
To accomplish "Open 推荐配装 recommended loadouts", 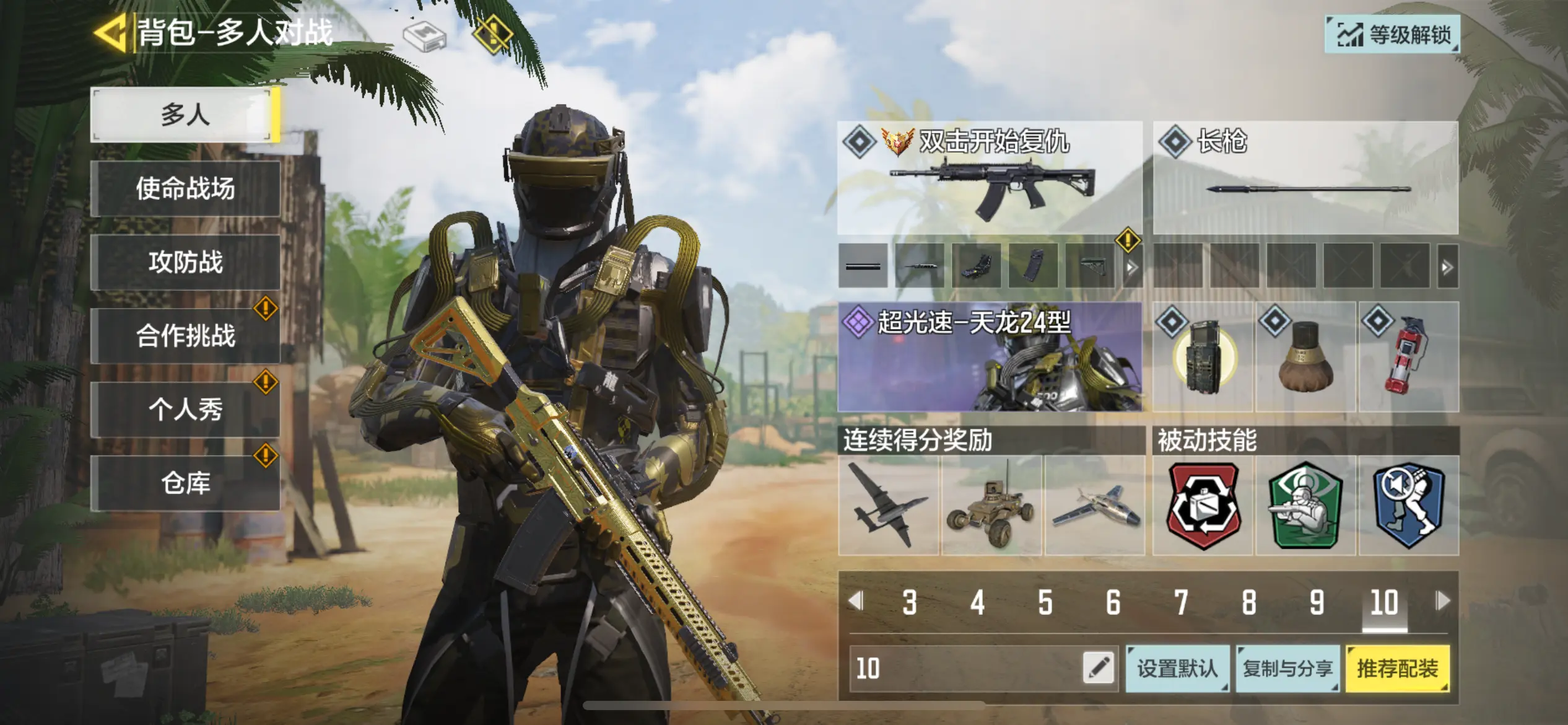I will tap(1397, 669).
